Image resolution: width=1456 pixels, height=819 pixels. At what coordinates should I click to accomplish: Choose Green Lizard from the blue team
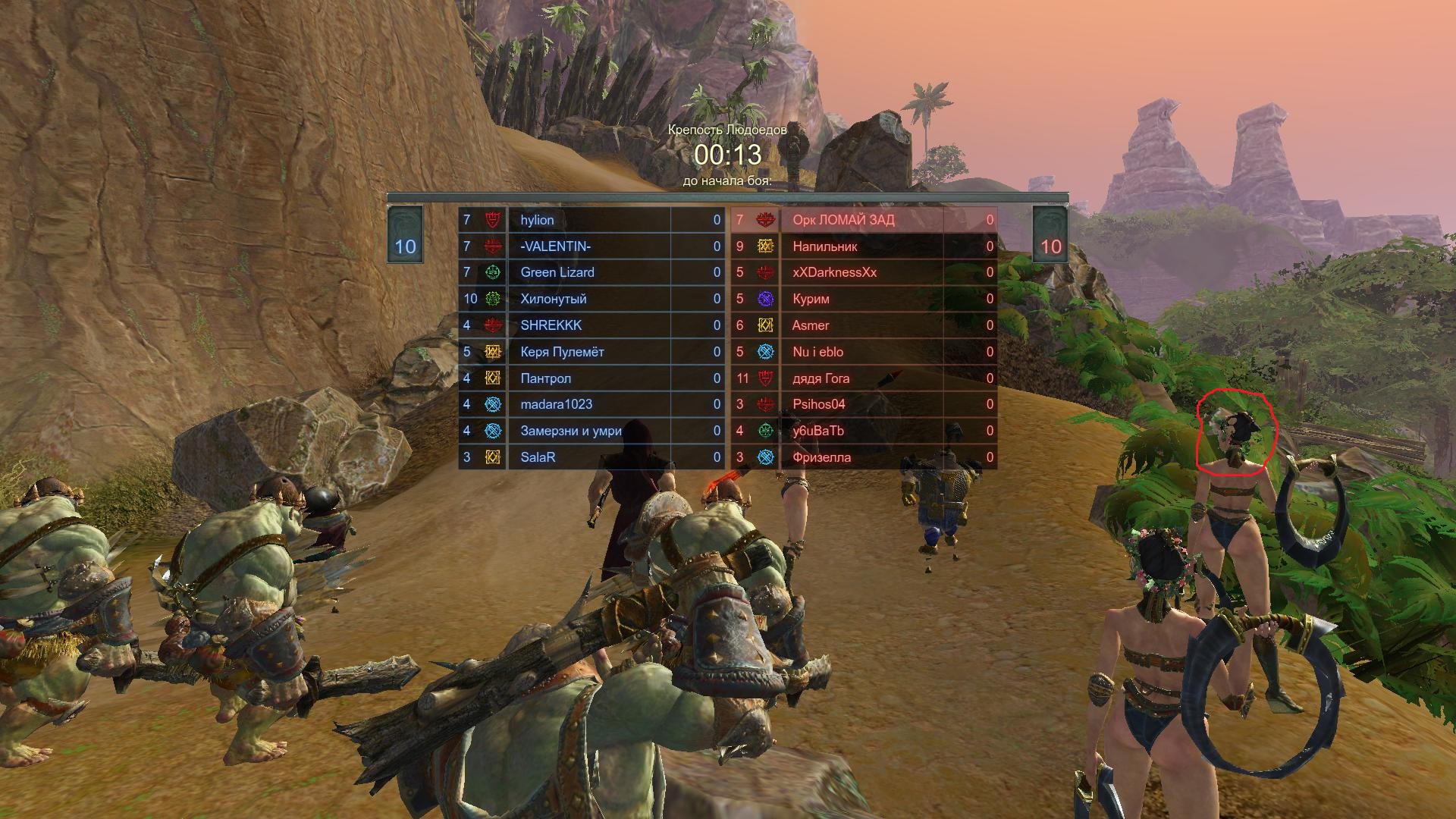557,272
